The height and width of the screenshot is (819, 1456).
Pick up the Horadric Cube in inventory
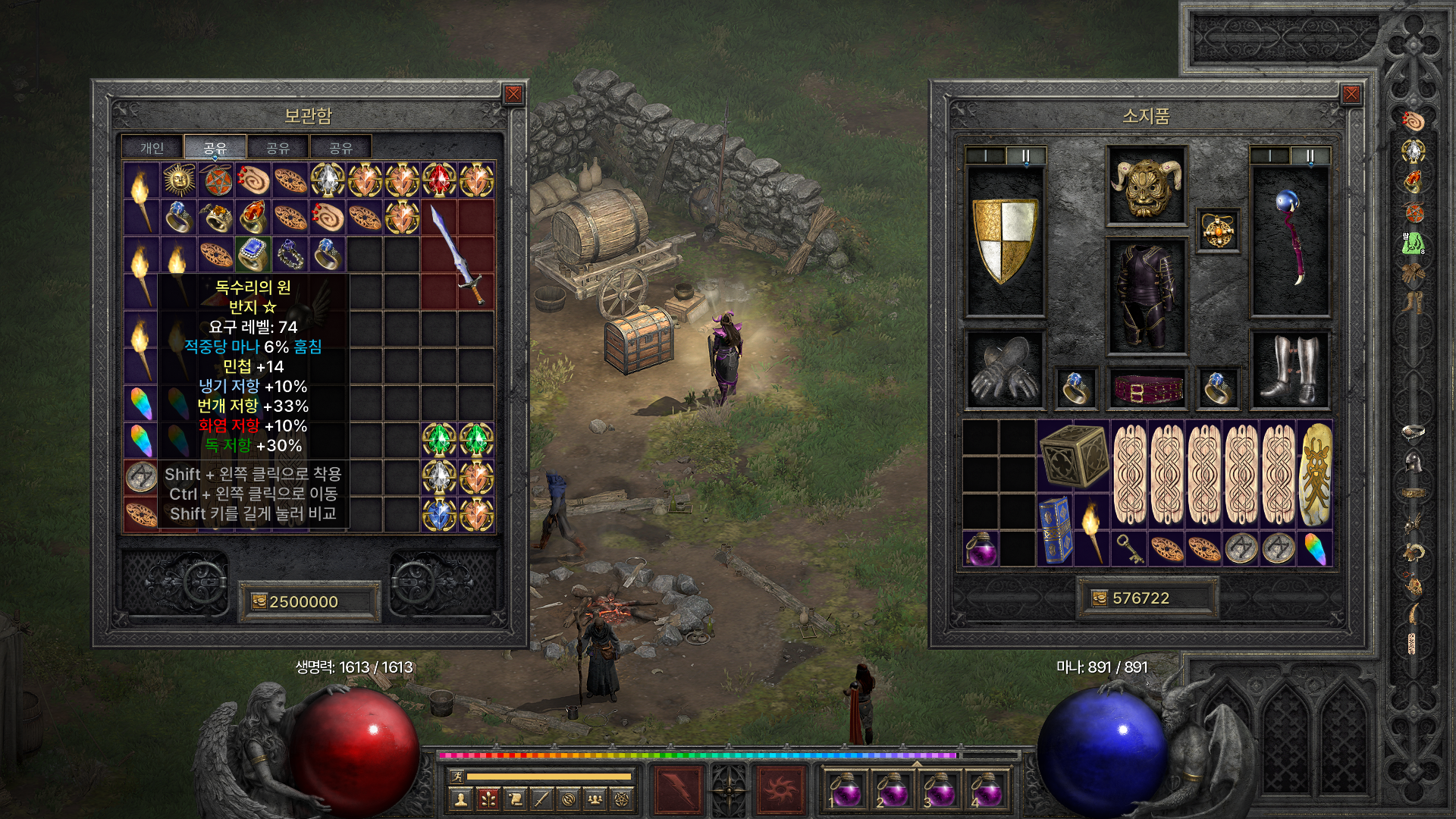[1073, 455]
